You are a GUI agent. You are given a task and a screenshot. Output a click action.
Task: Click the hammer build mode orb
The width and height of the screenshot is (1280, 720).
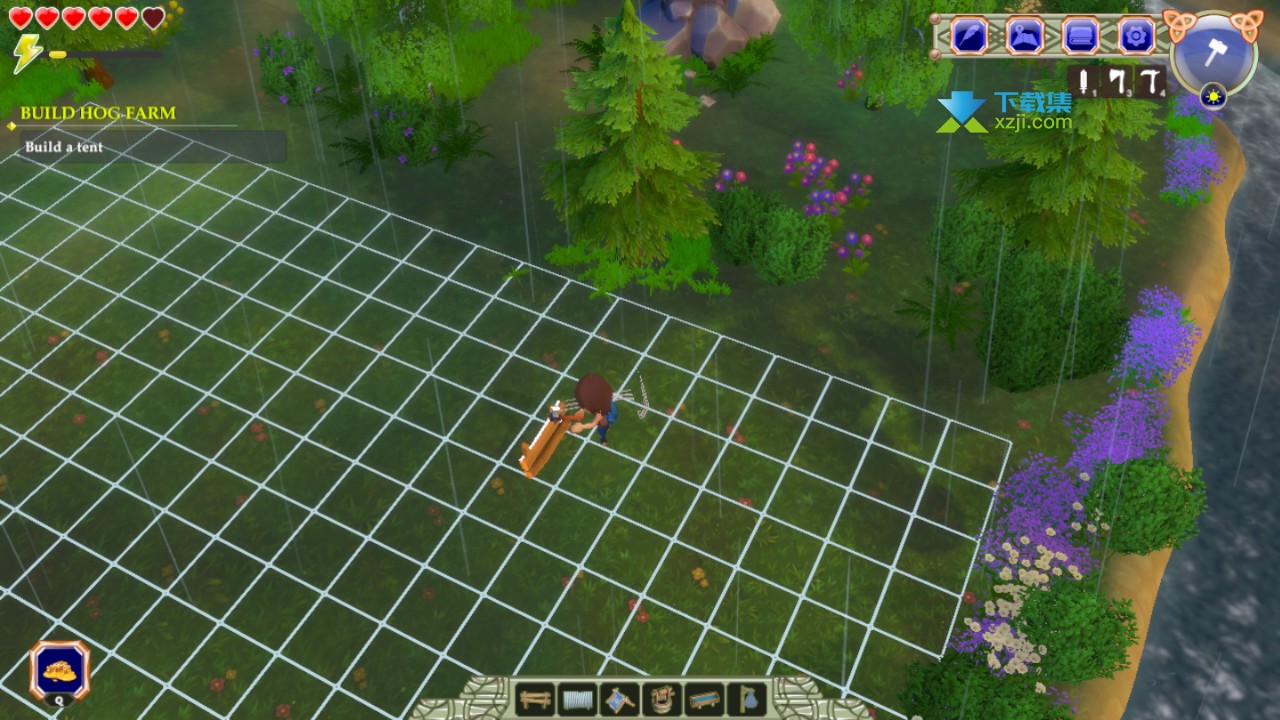coord(1213,52)
